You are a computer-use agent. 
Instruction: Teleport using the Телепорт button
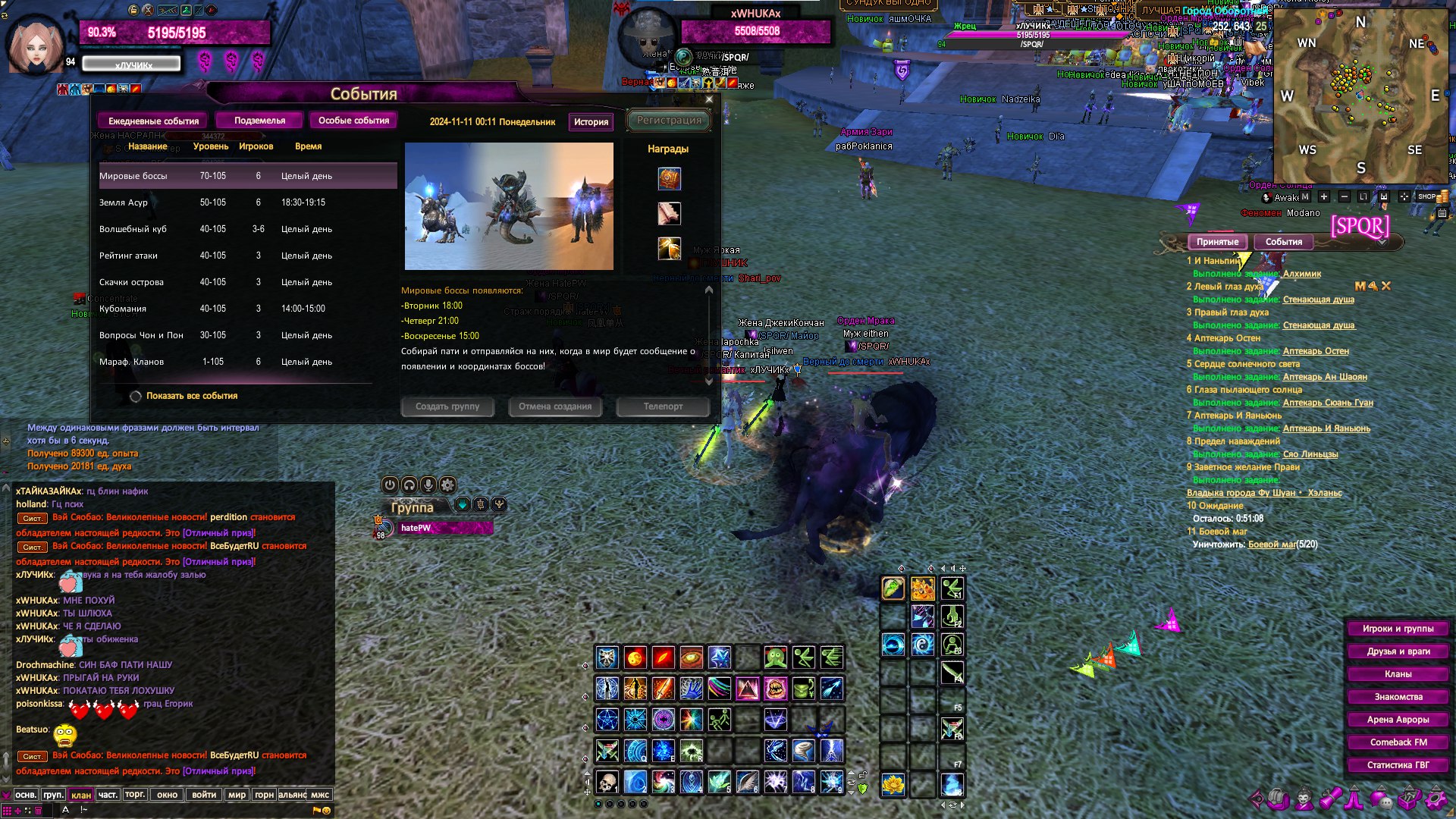point(663,406)
